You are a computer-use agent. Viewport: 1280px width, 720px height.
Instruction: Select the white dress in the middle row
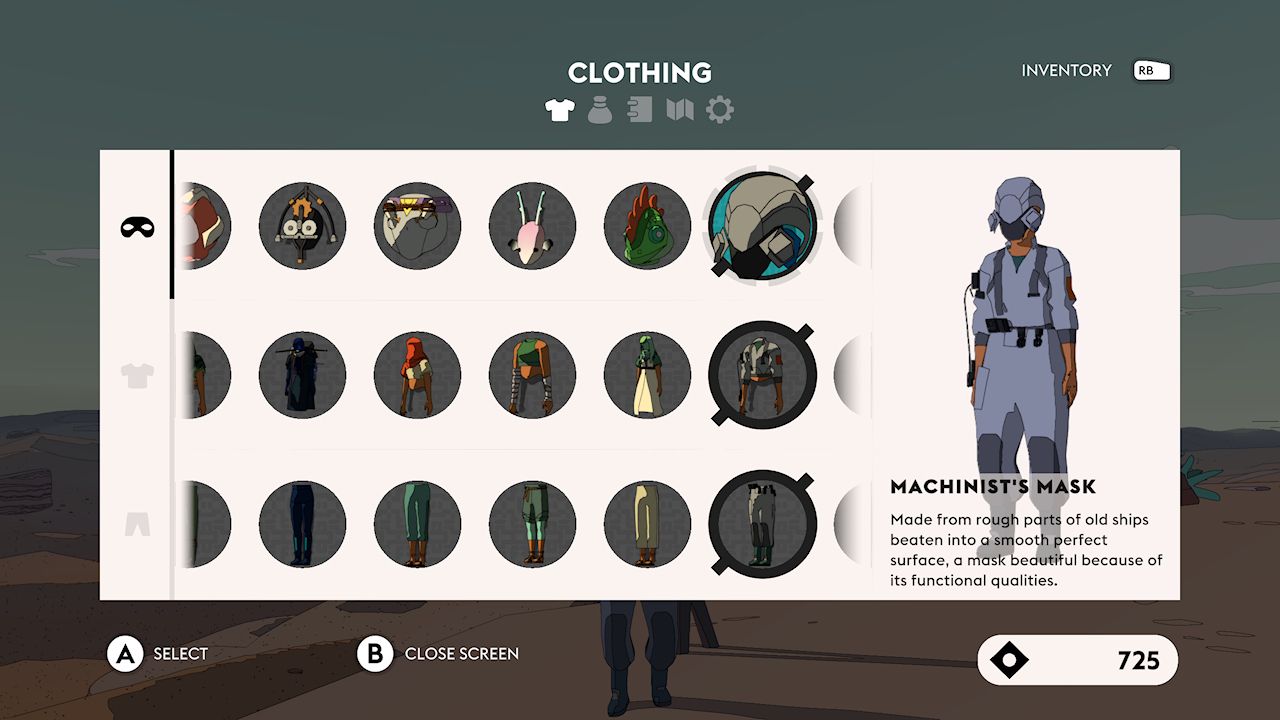pos(647,375)
